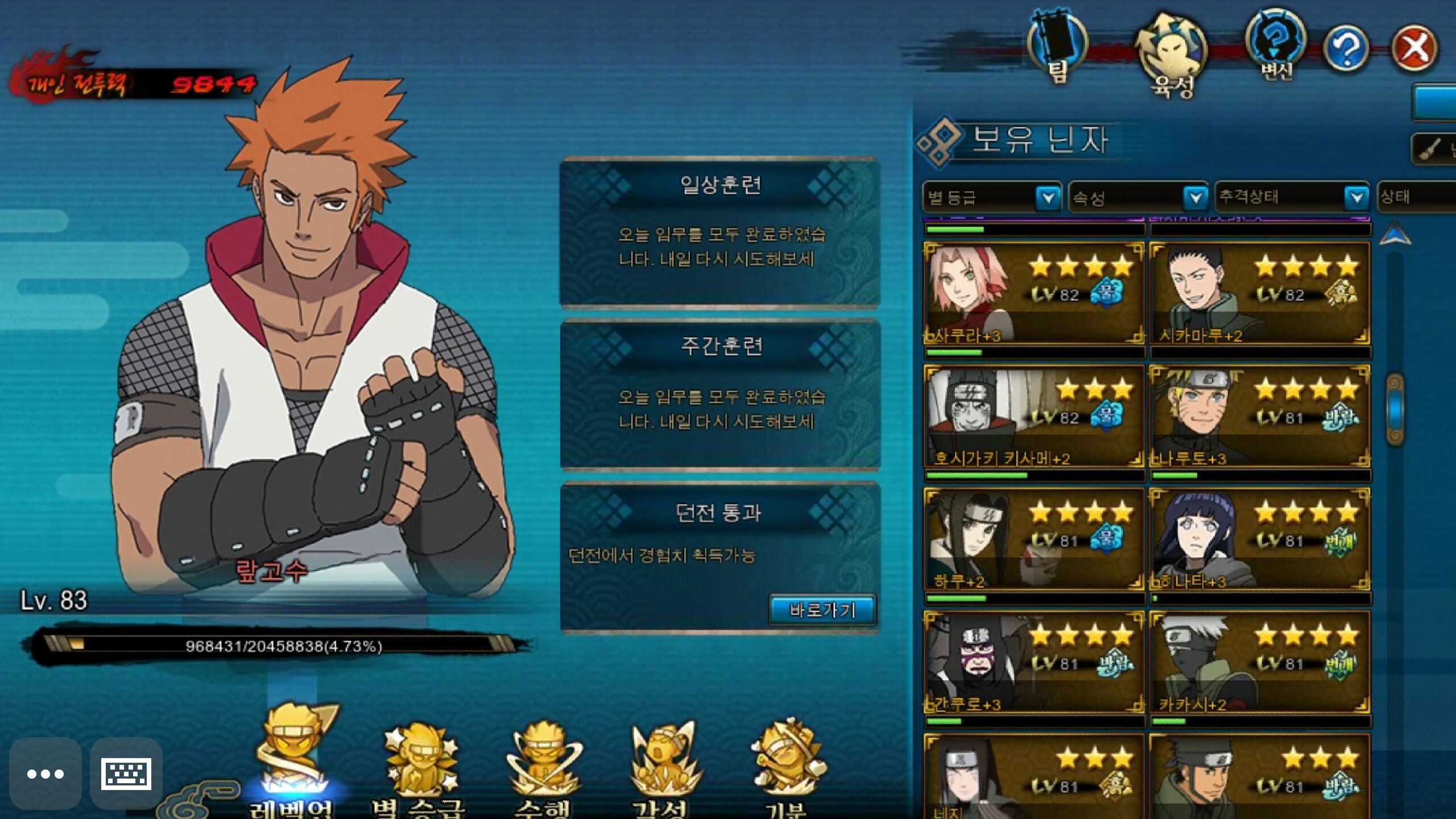Click the 바로가기 shortcut button

click(822, 610)
